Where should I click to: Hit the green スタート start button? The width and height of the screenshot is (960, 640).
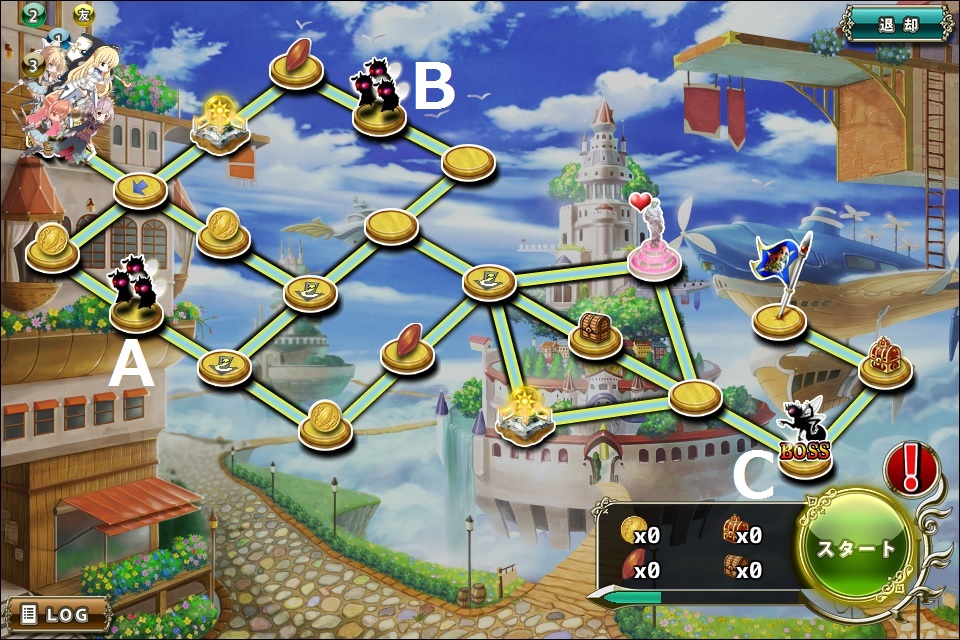tap(857, 548)
